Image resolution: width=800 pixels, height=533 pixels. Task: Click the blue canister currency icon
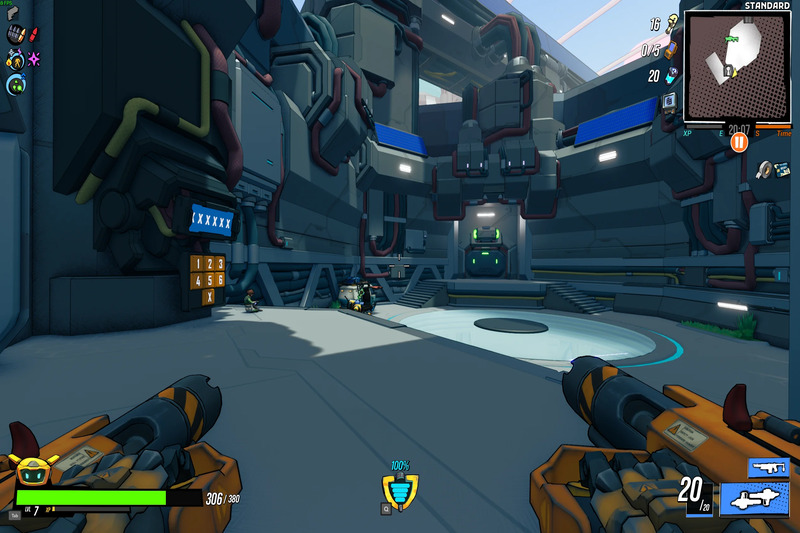tap(670, 75)
